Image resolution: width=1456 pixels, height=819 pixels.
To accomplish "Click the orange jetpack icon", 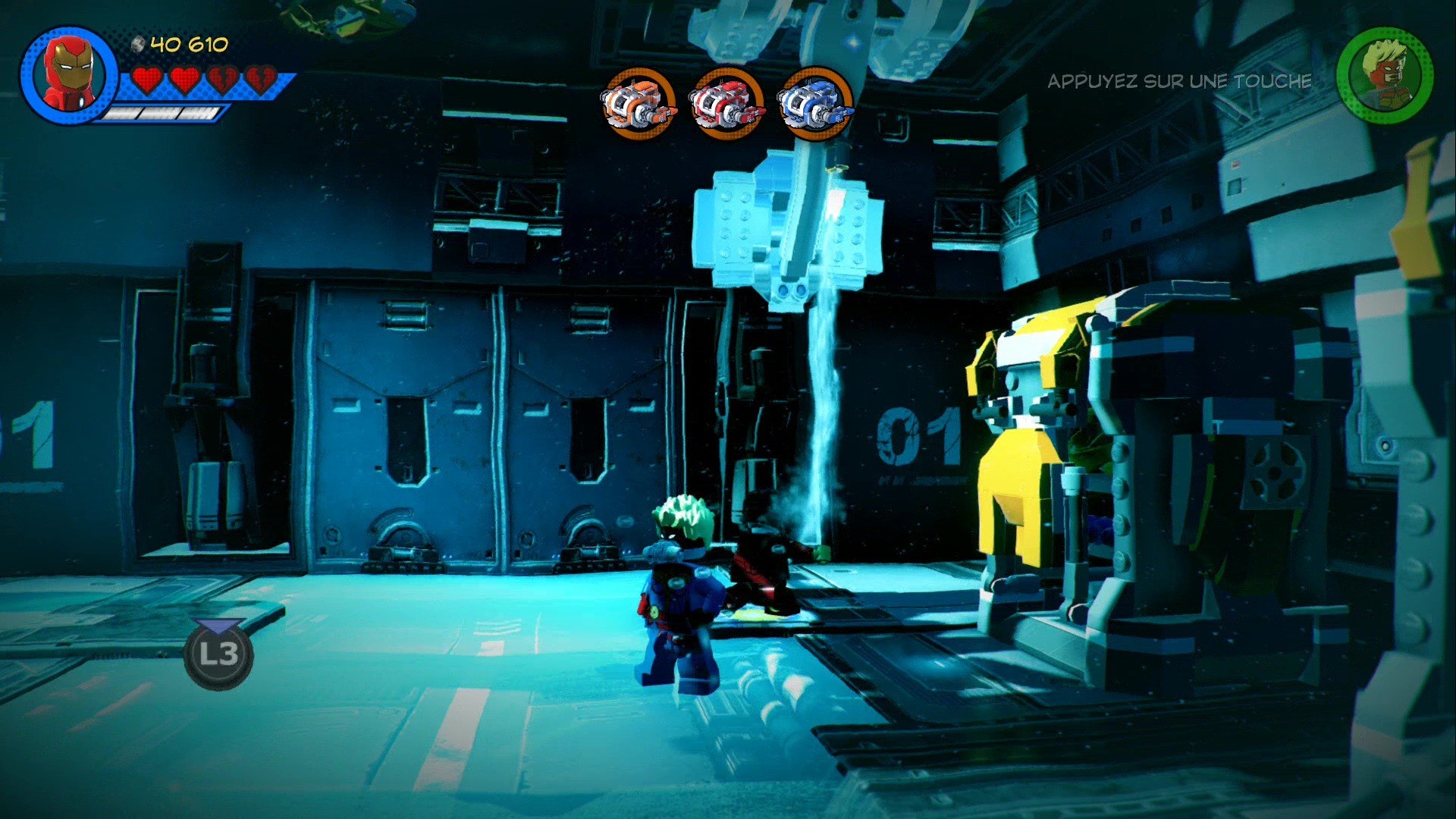I will click(x=639, y=105).
